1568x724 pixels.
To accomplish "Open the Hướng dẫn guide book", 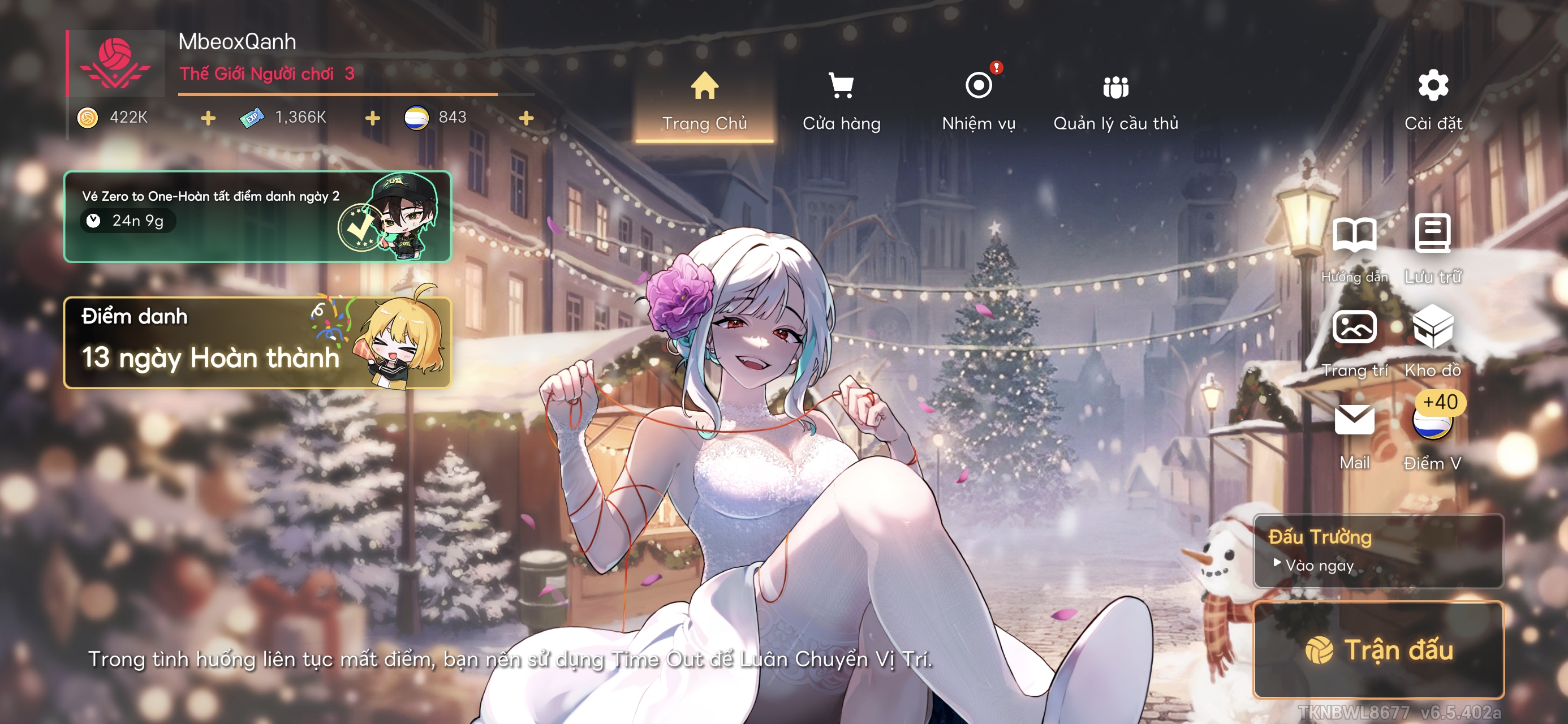I will pos(1354,247).
